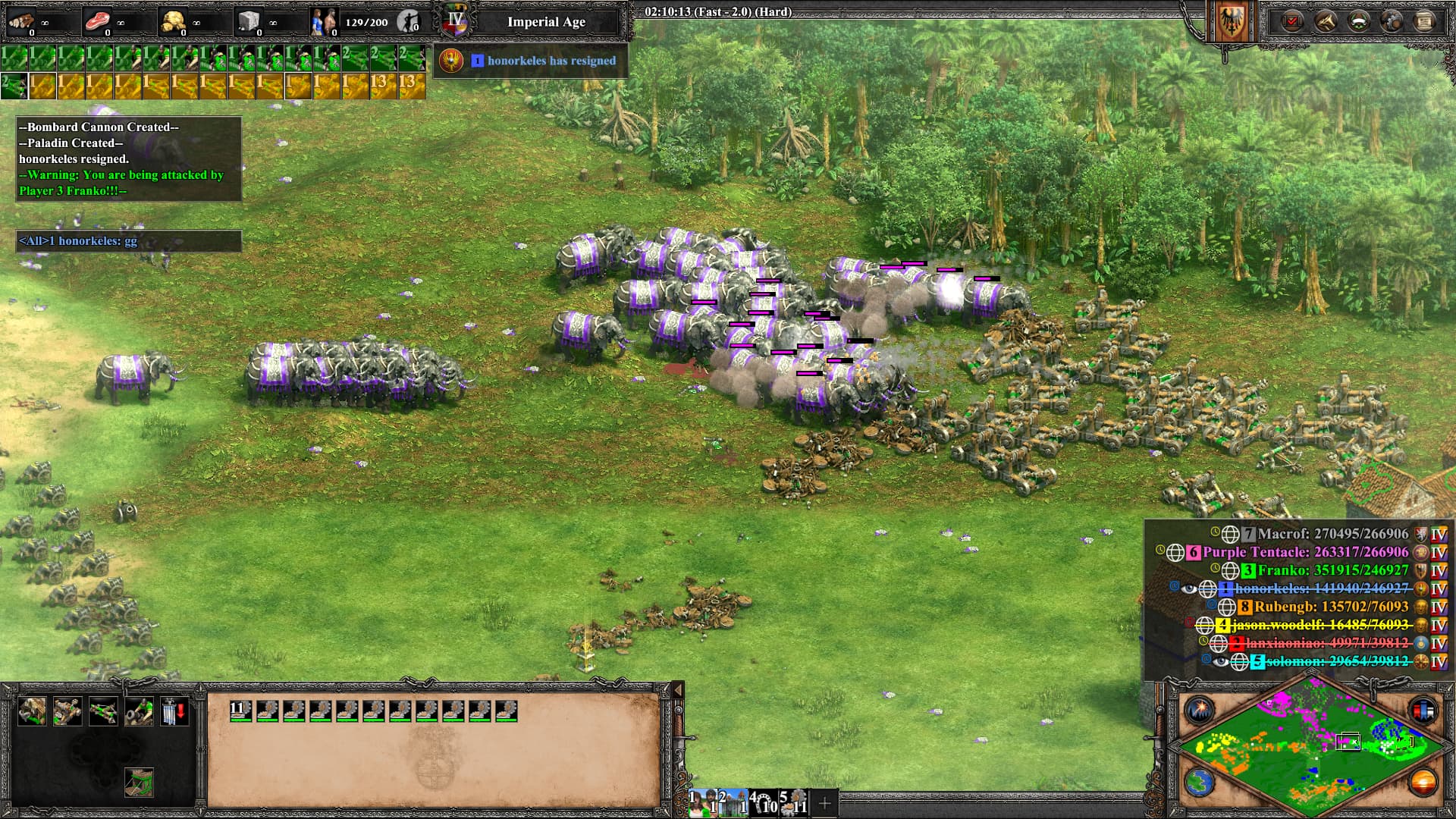Click the siege tower icon in command panel
Image resolution: width=1456 pixels, height=819 pixels.
pos(139,783)
